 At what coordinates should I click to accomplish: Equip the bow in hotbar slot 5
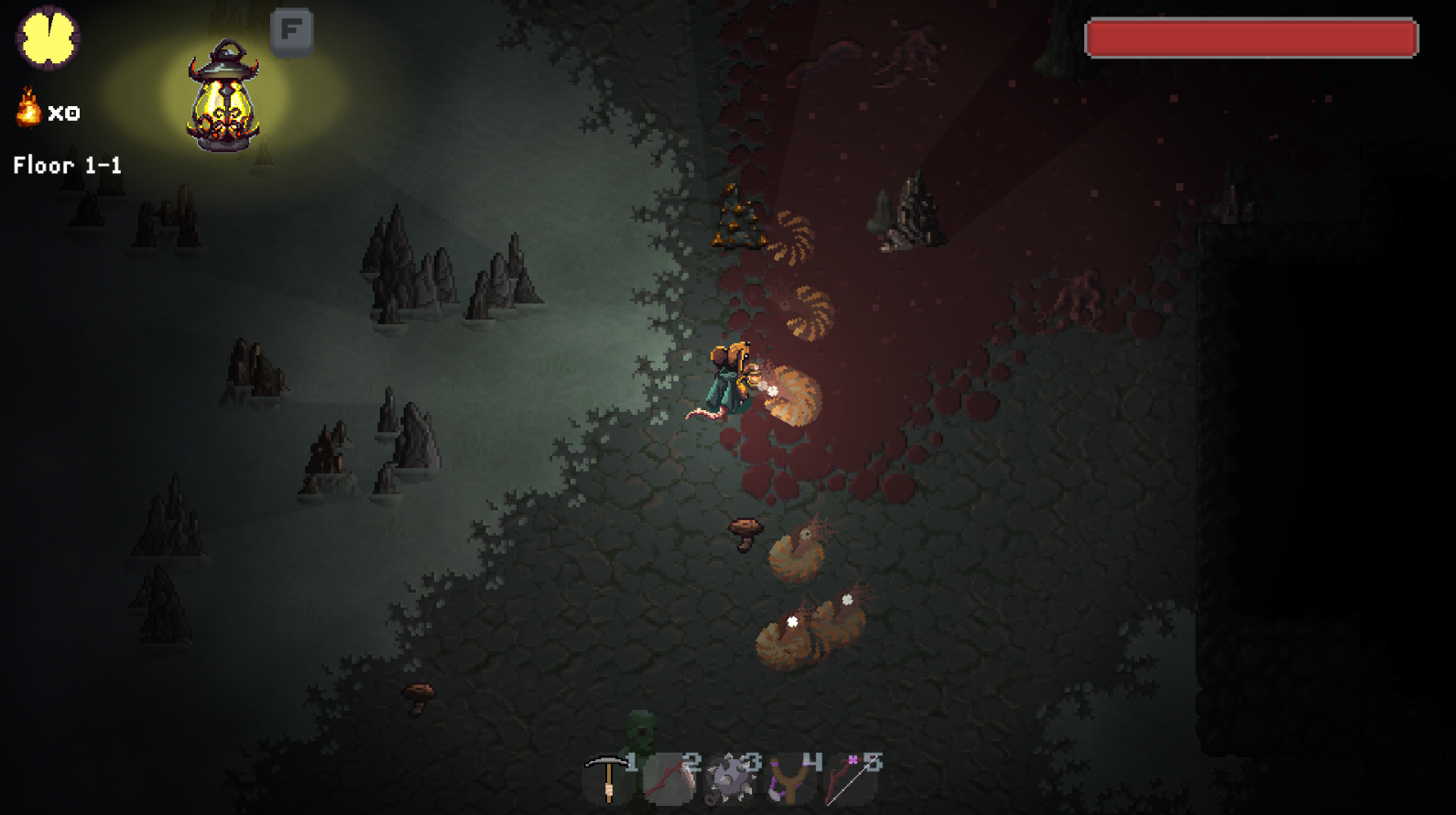(853, 779)
